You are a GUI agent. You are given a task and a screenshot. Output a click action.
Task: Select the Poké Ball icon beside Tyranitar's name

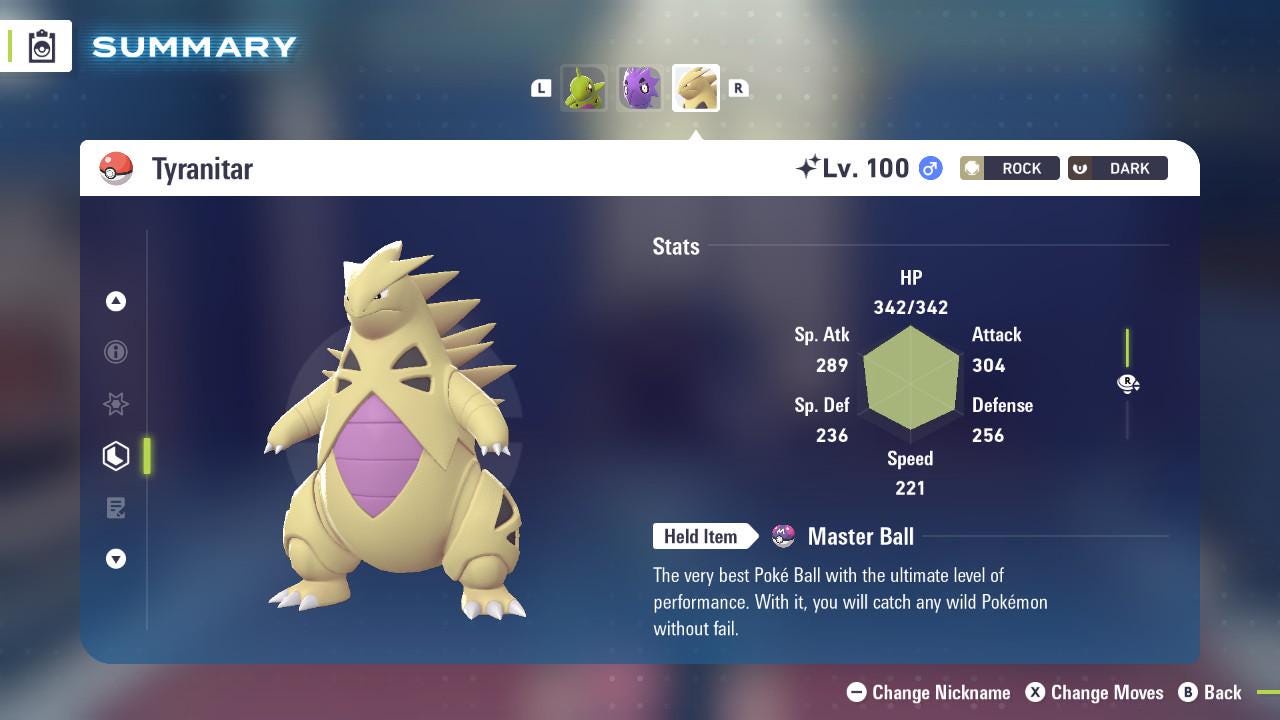117,168
